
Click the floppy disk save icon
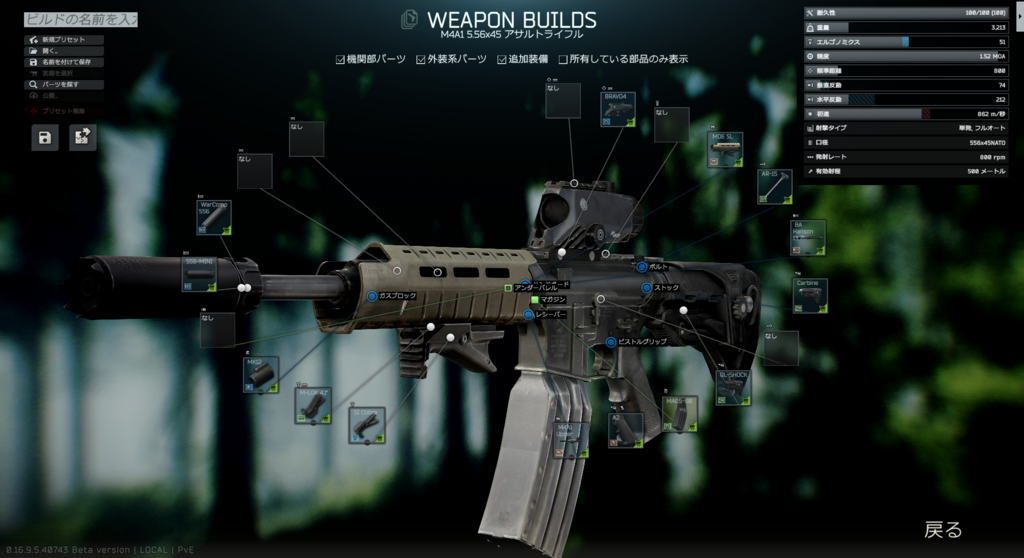click(x=45, y=137)
